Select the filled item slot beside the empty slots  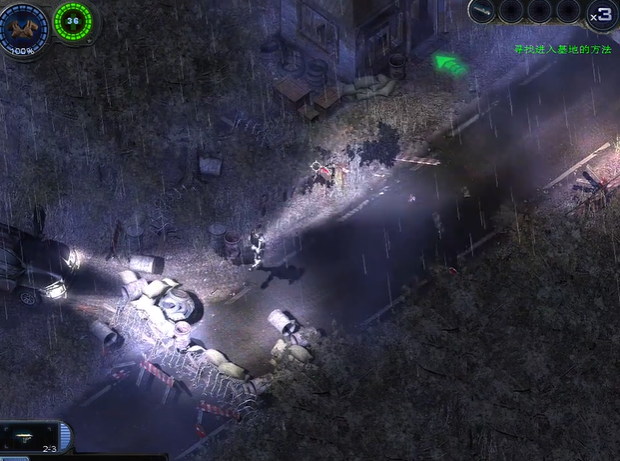click(x=482, y=11)
